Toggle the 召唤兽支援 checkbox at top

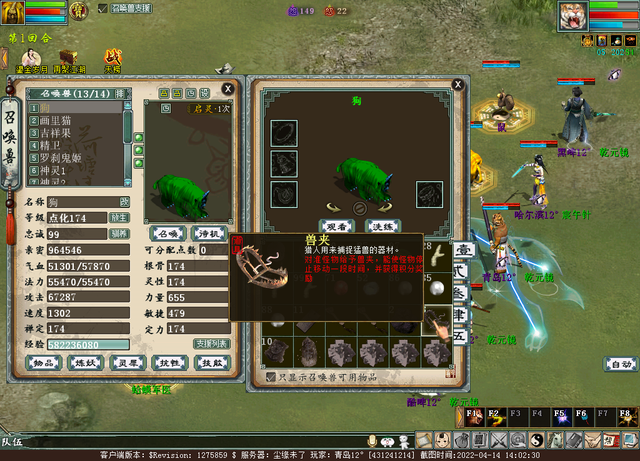pyautogui.click(x=103, y=8)
